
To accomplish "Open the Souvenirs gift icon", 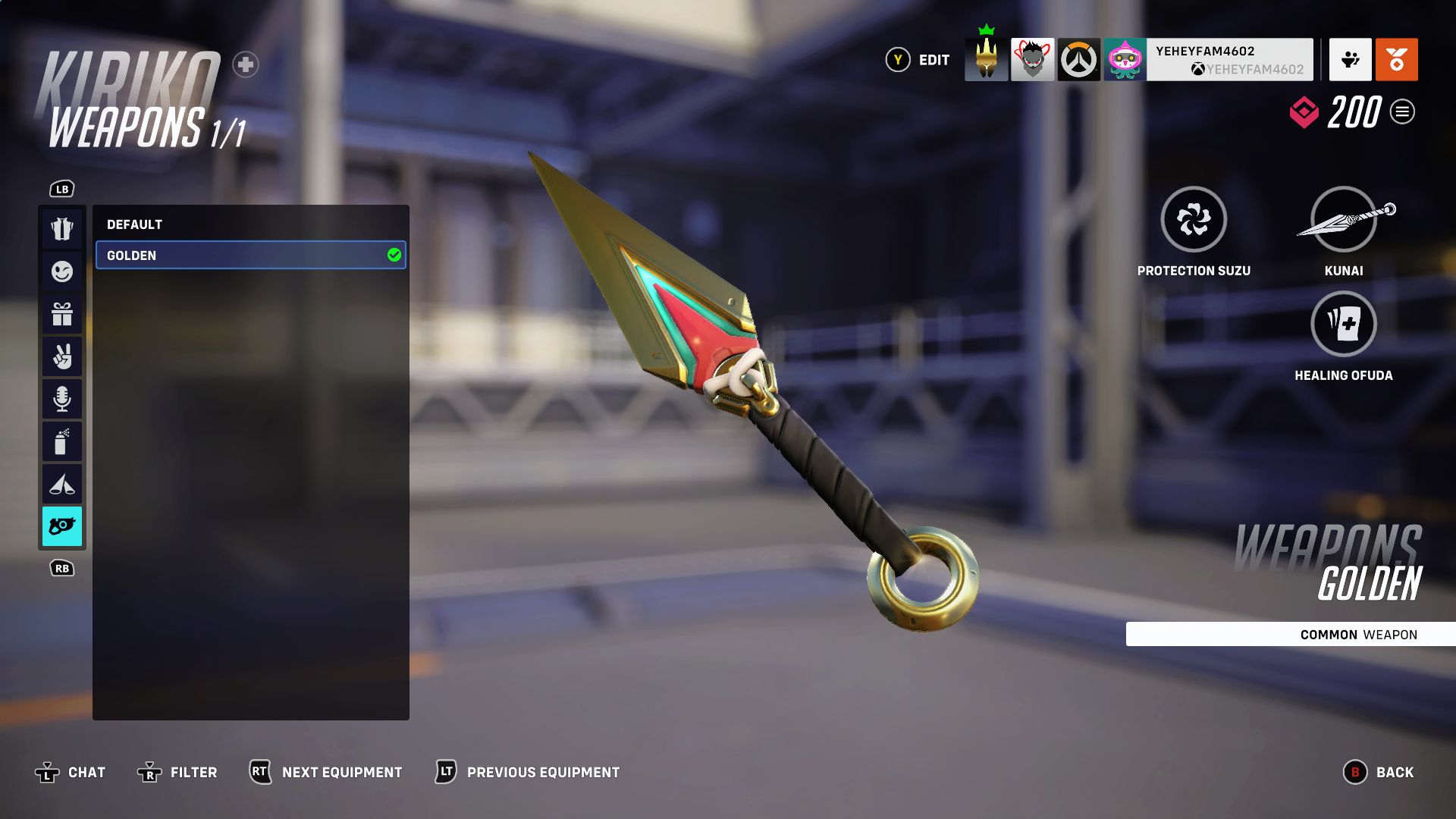I will coord(62,314).
